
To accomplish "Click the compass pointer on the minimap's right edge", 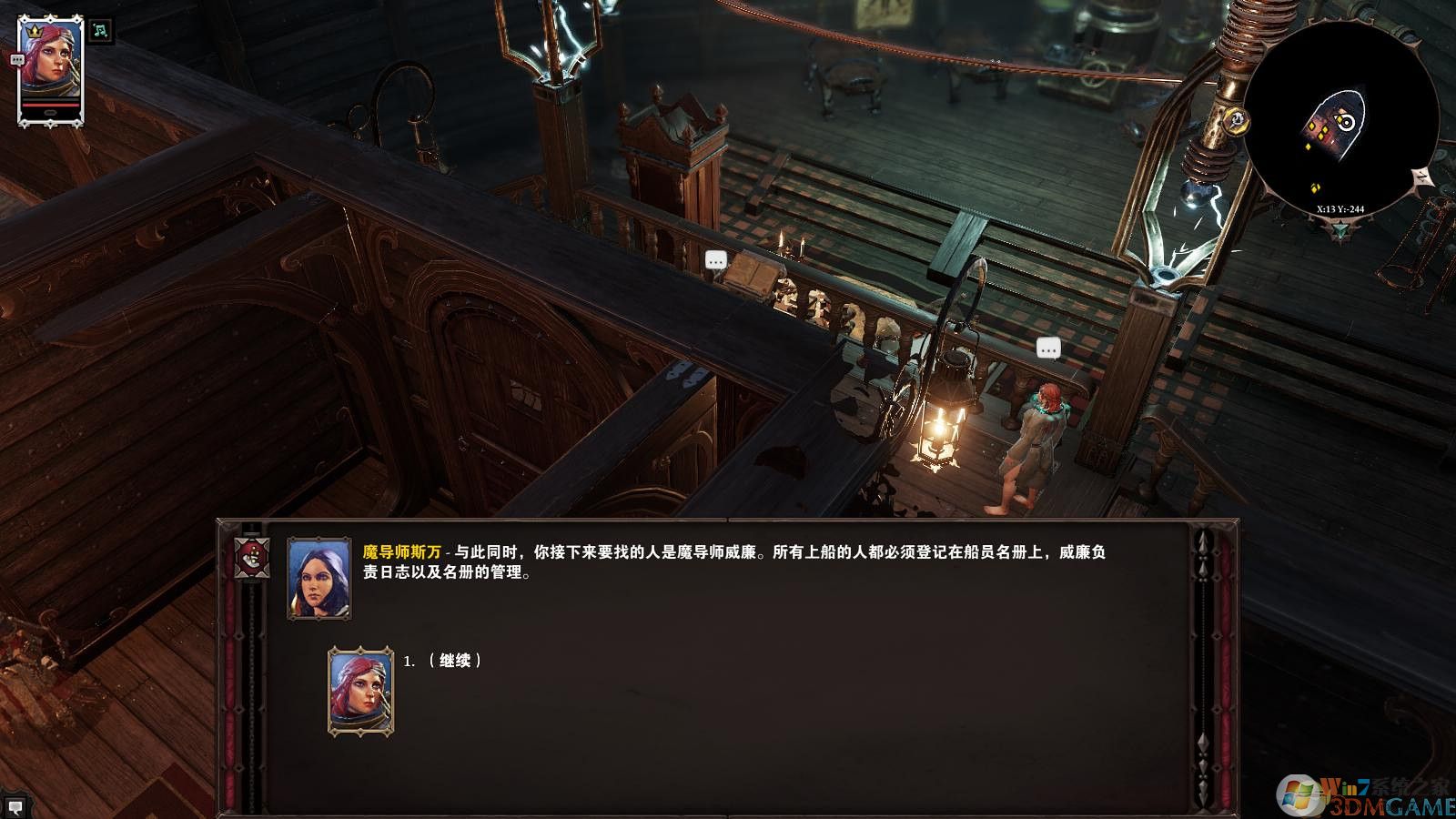I will [1422, 175].
